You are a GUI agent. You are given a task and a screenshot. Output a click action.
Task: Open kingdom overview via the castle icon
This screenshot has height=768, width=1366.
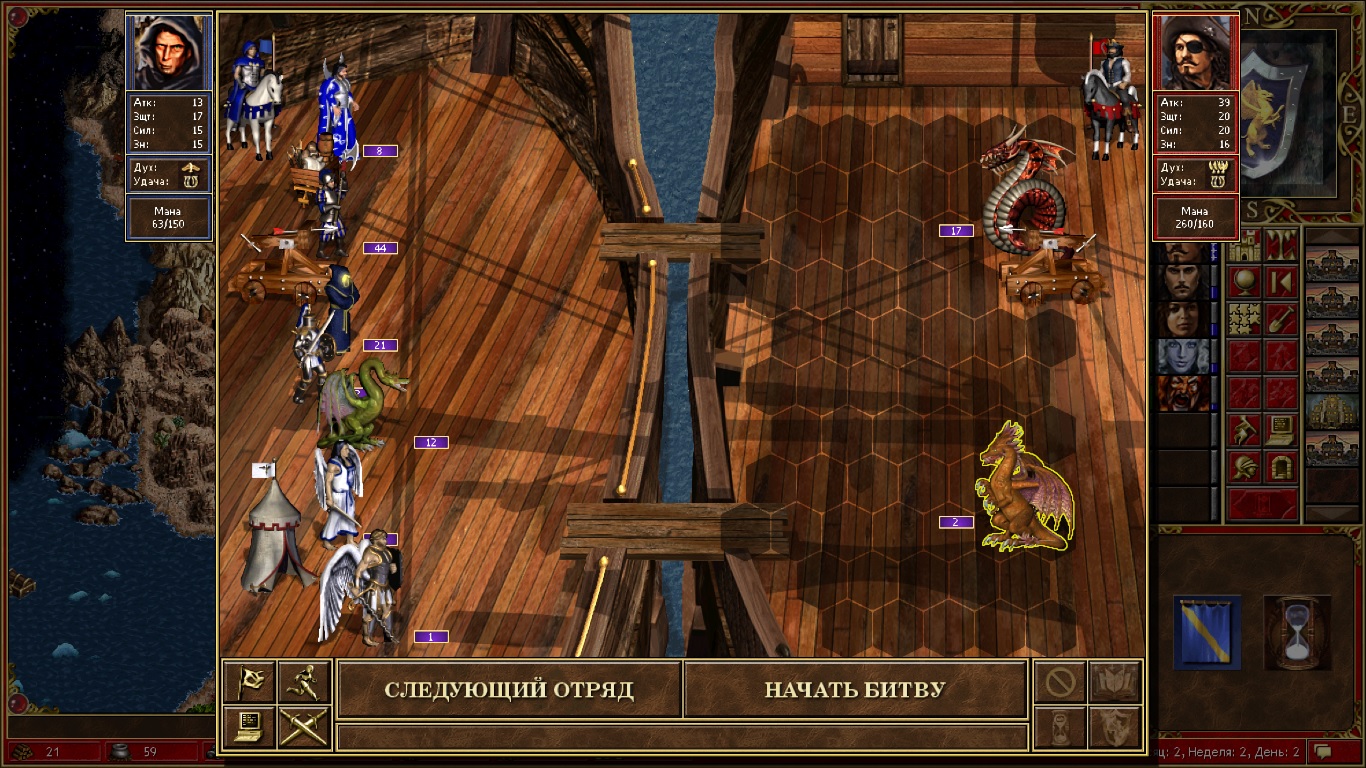[1244, 245]
